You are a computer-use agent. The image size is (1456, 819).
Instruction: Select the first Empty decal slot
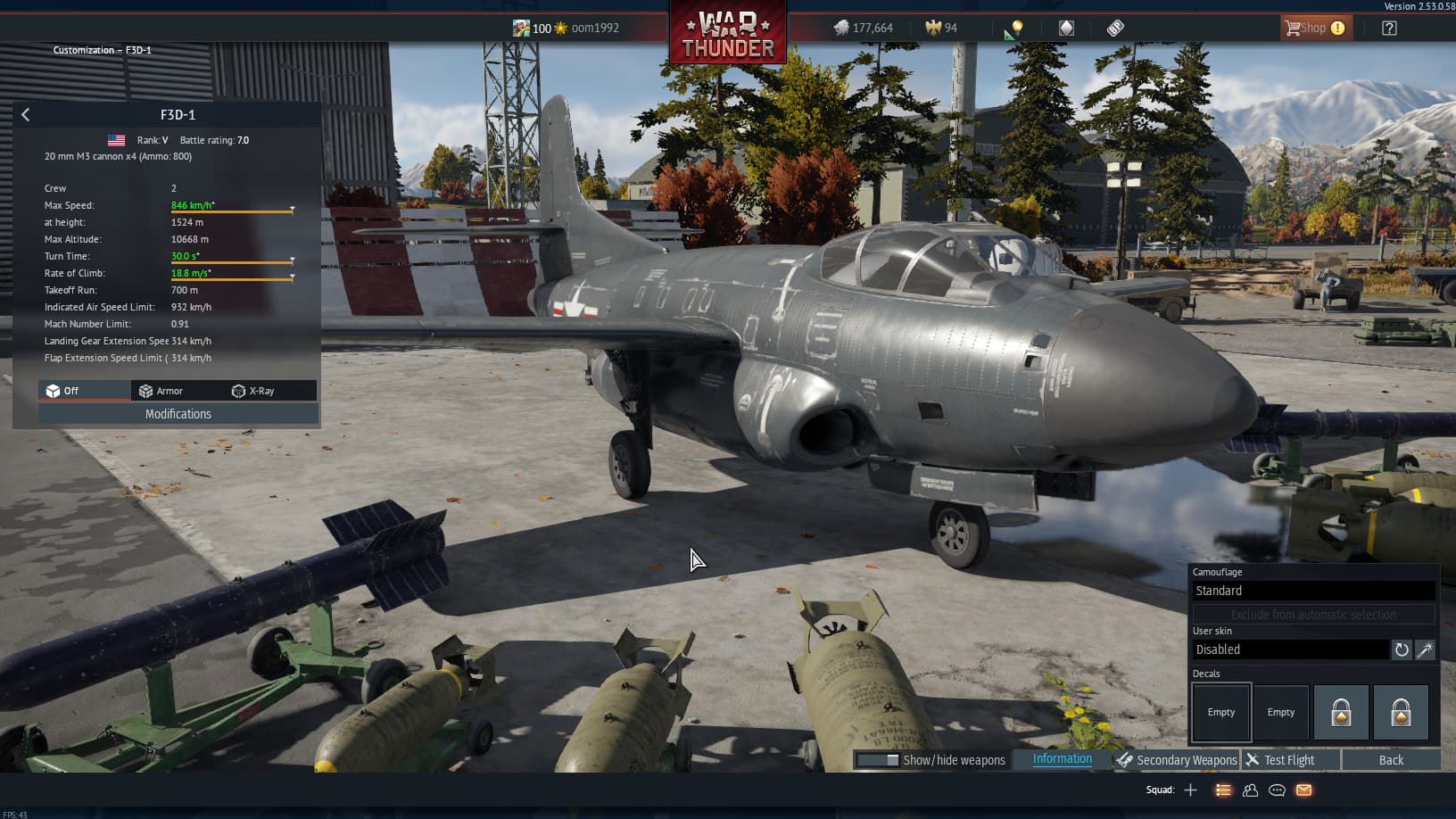(1220, 711)
